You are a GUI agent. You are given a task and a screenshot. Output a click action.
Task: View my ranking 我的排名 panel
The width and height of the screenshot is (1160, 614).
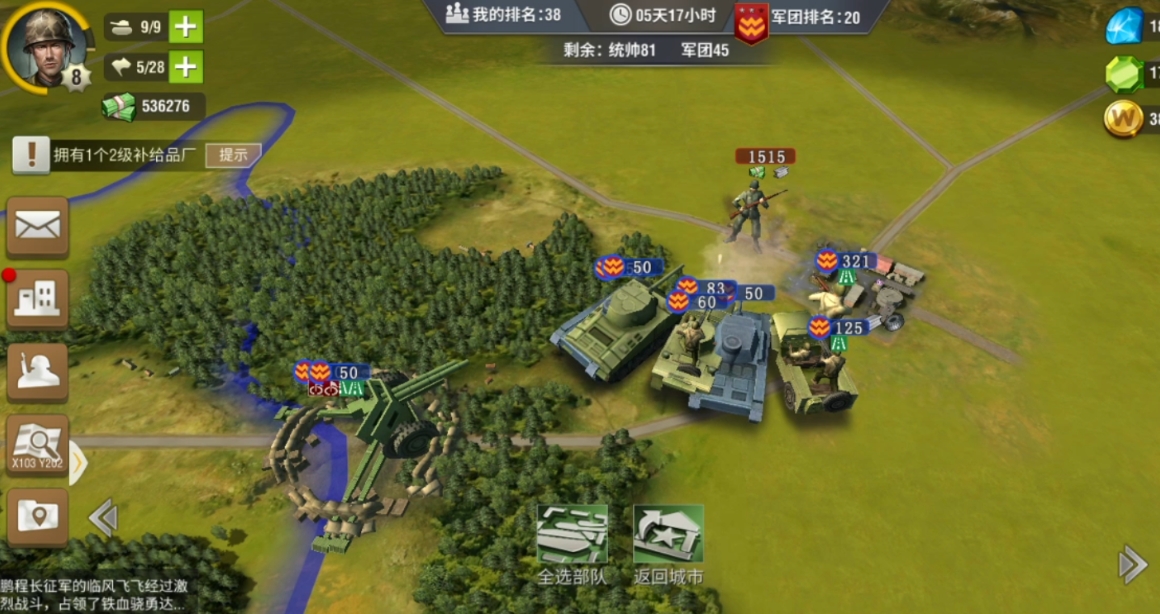pos(503,14)
